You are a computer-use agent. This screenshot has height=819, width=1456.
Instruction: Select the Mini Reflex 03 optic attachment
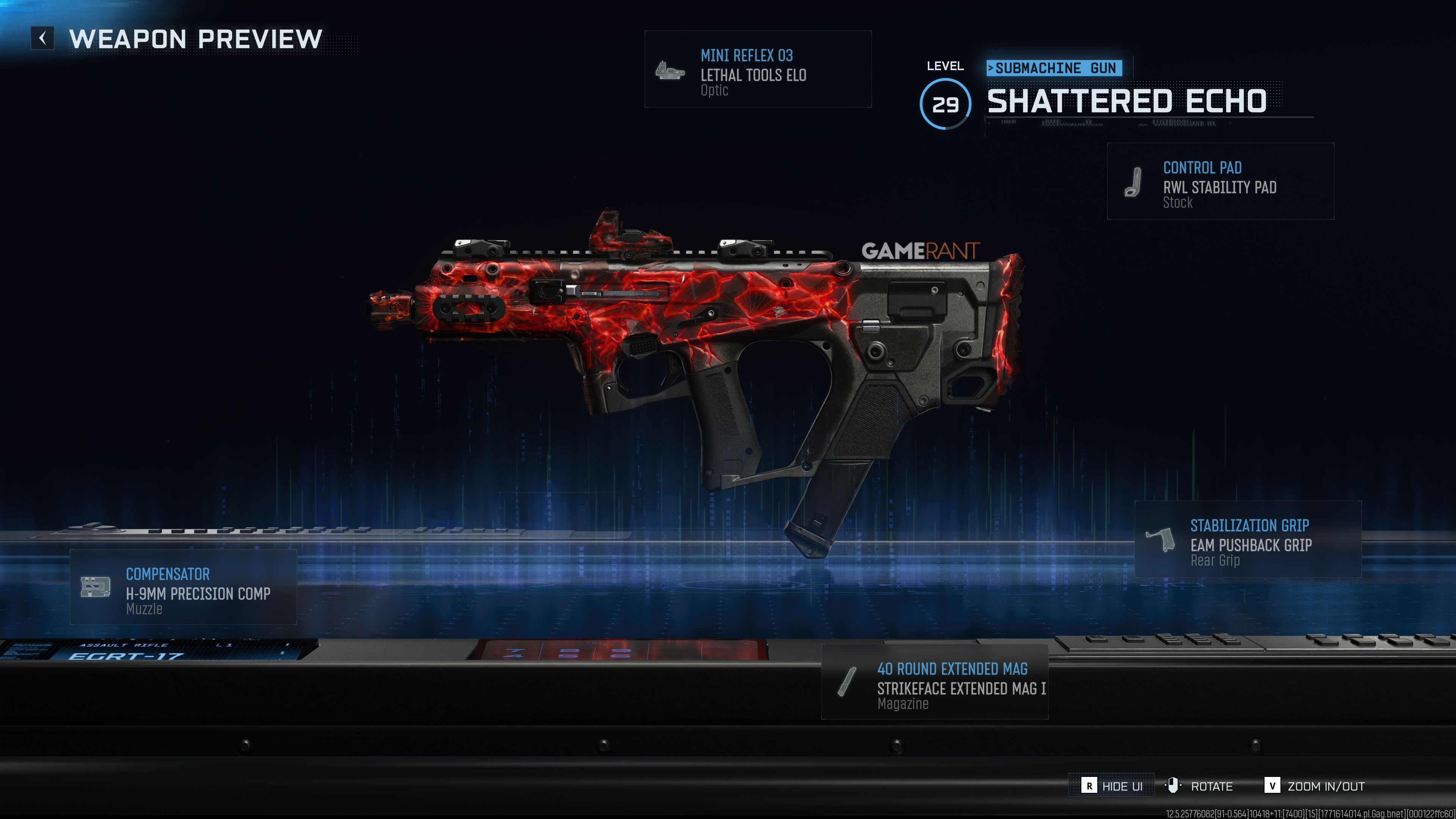tap(758, 69)
